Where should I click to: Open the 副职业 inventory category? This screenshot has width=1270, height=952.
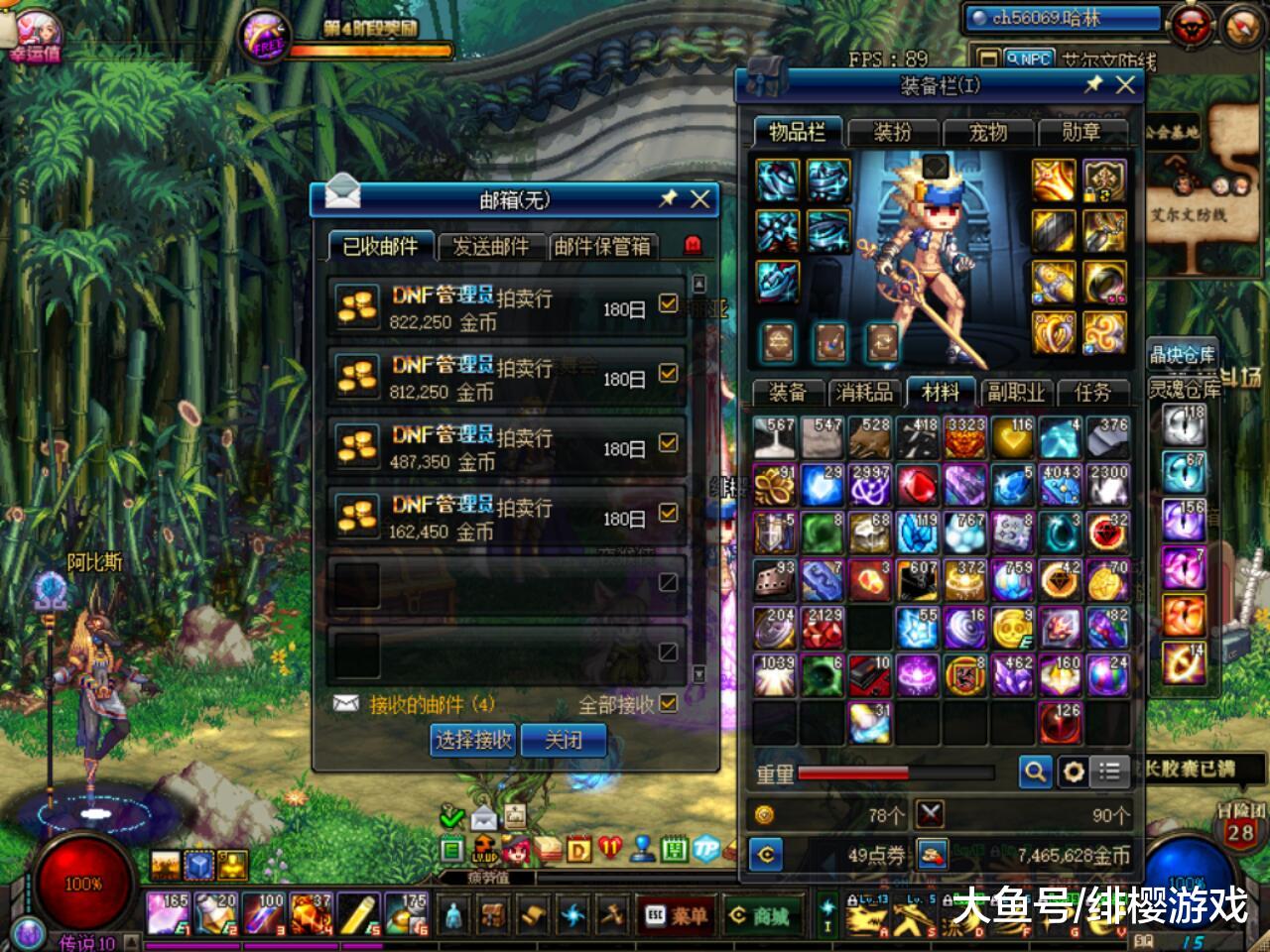pyautogui.click(x=1016, y=393)
